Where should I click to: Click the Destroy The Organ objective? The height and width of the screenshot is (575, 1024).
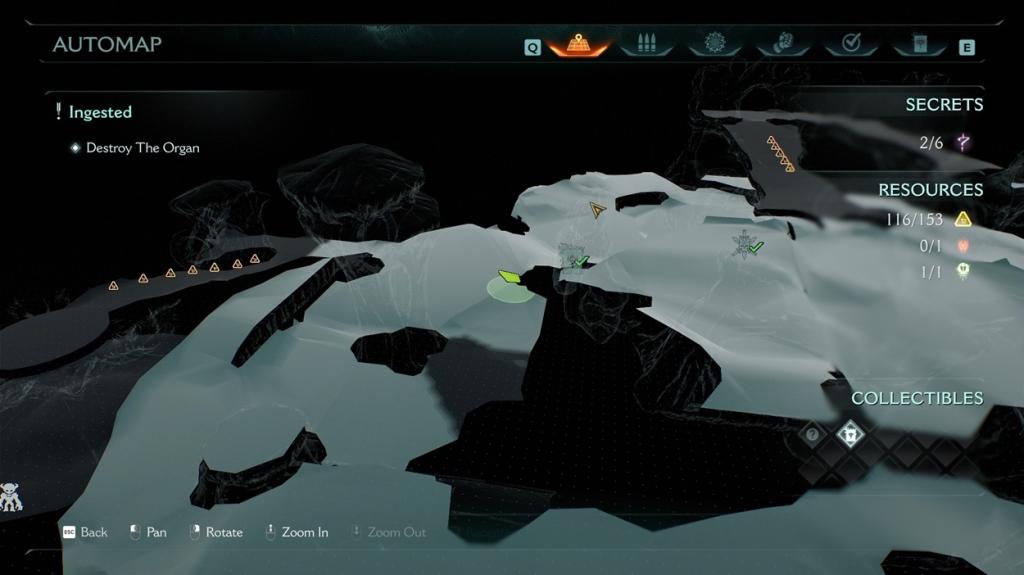142,148
